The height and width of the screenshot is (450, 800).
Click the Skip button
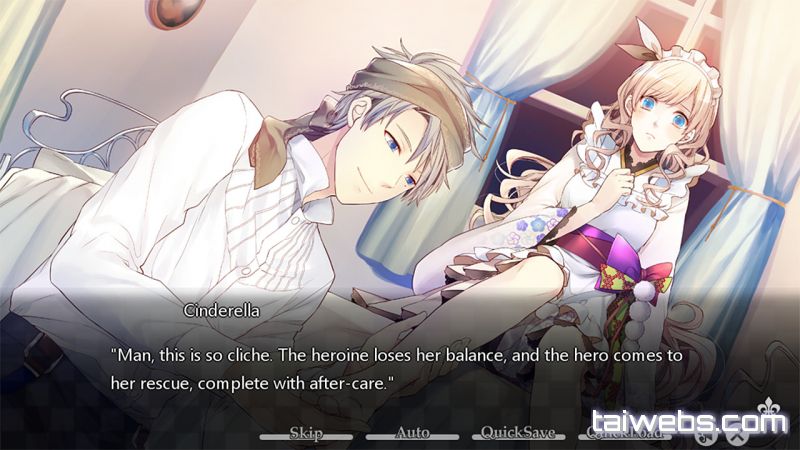tap(305, 433)
